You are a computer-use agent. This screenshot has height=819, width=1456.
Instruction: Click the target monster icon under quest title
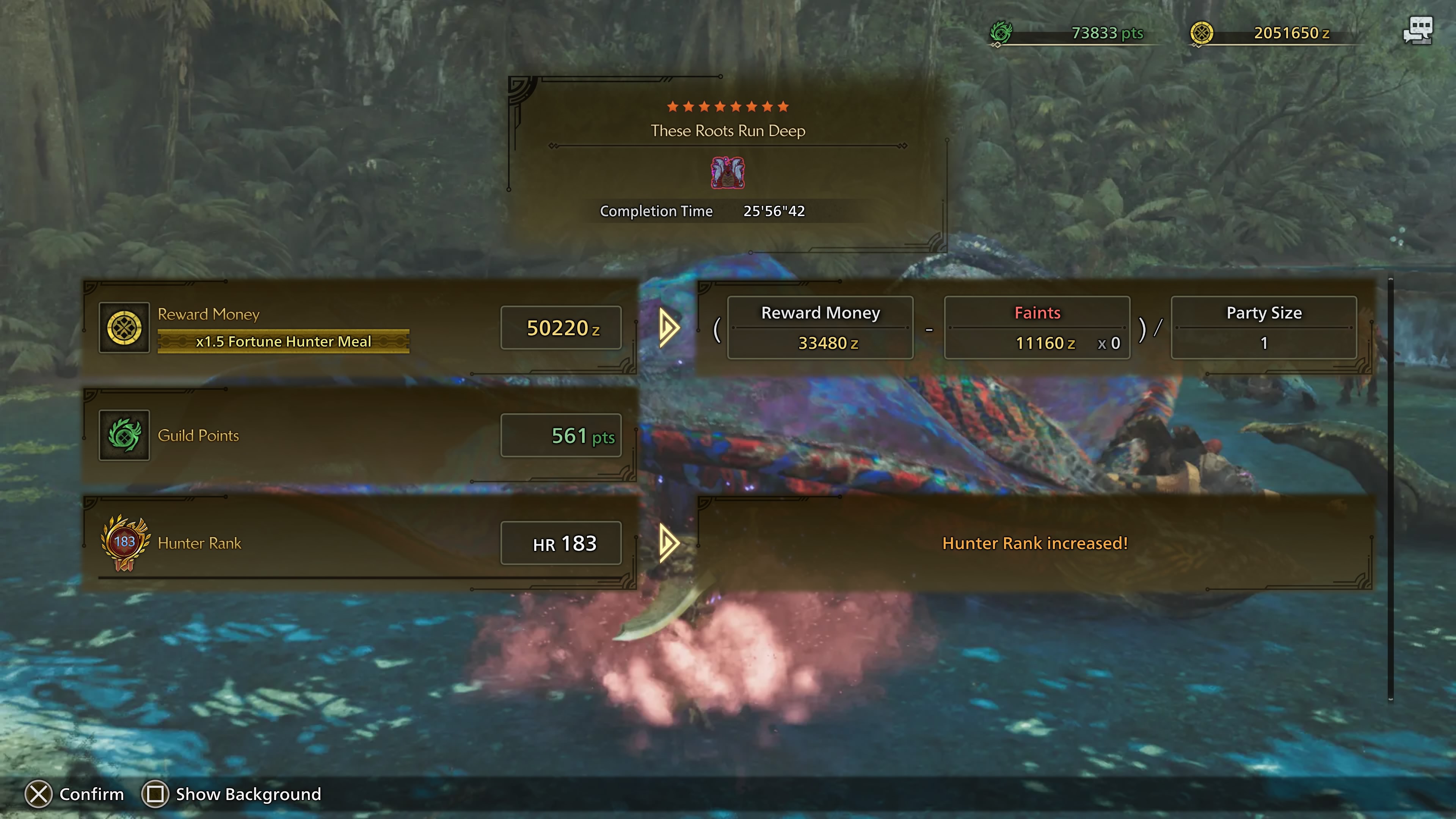[x=728, y=173]
